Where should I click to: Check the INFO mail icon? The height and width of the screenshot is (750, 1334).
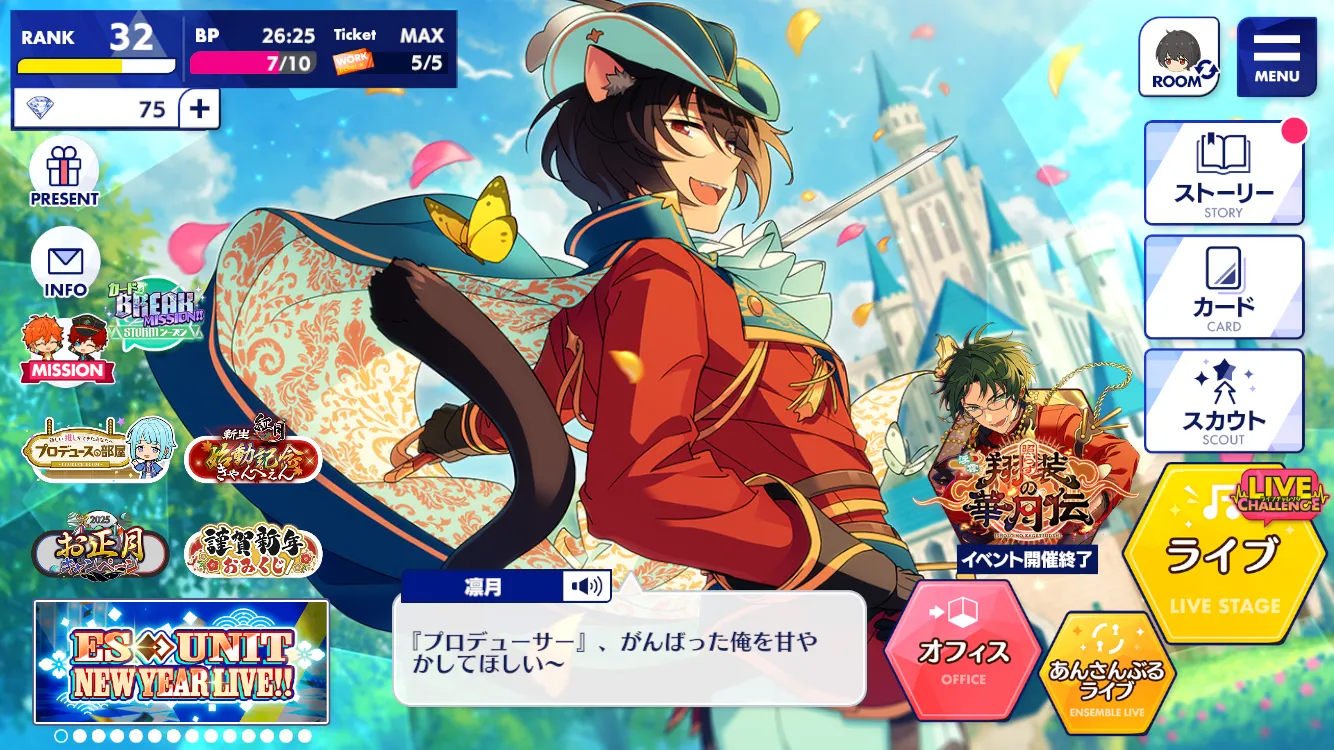(65, 264)
